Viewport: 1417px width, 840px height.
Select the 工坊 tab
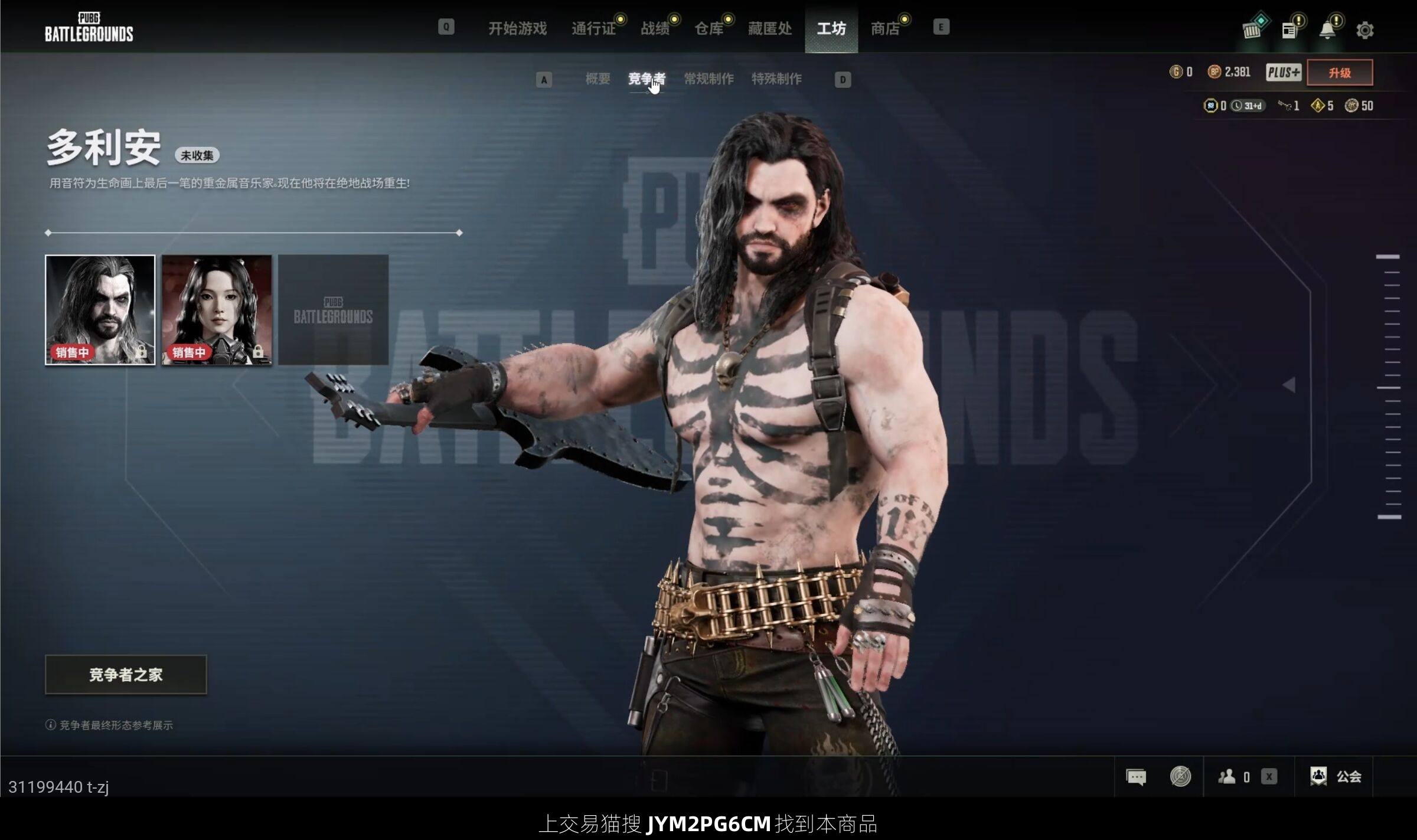[831, 28]
